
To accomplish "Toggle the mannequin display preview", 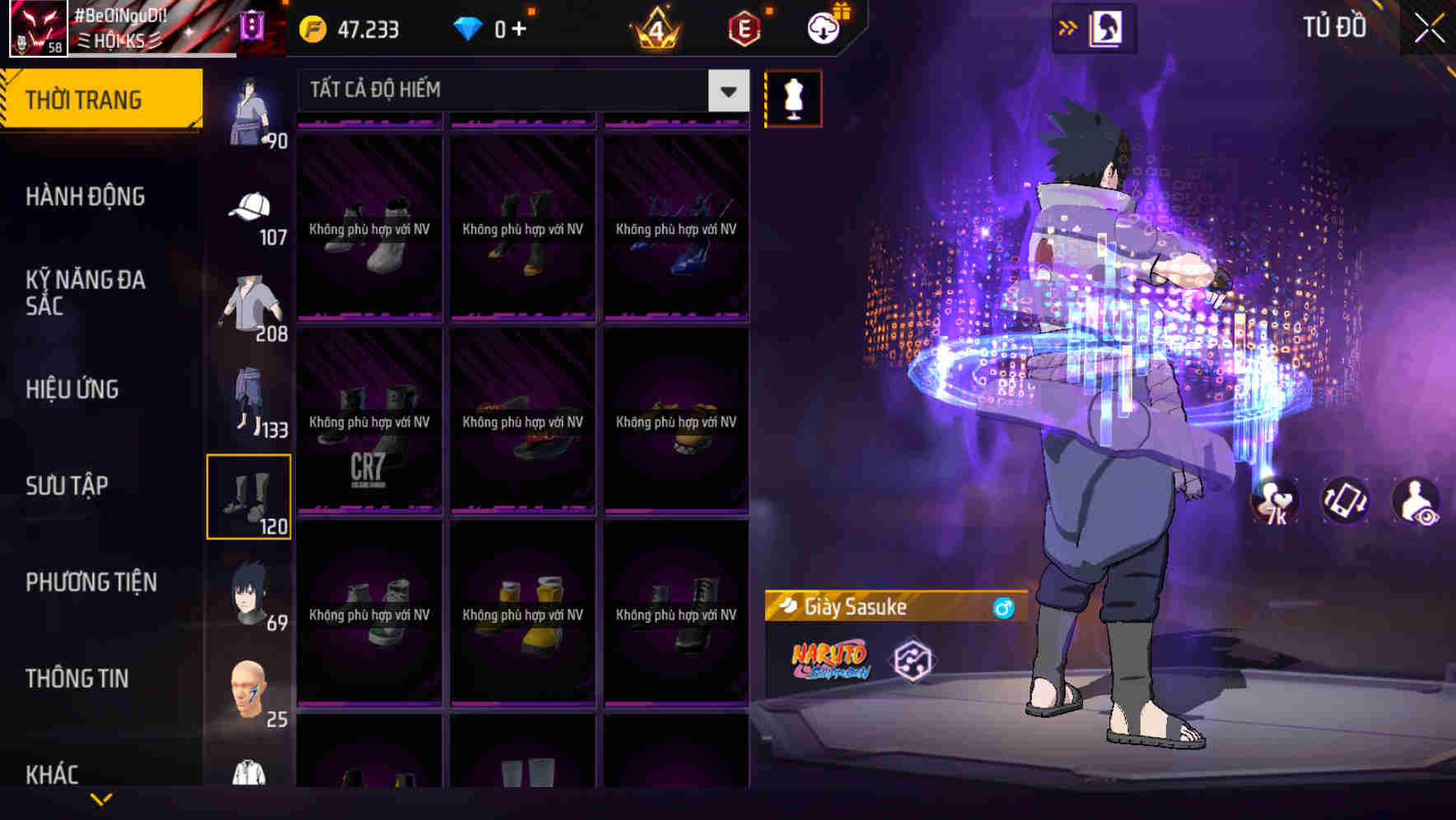I will point(793,97).
